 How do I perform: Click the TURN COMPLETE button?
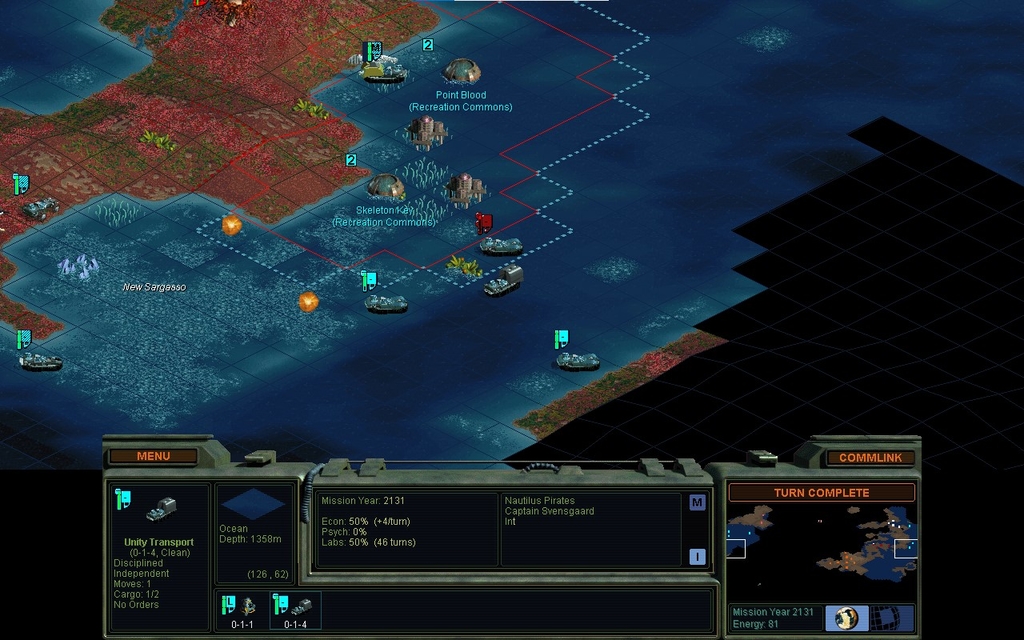point(821,492)
